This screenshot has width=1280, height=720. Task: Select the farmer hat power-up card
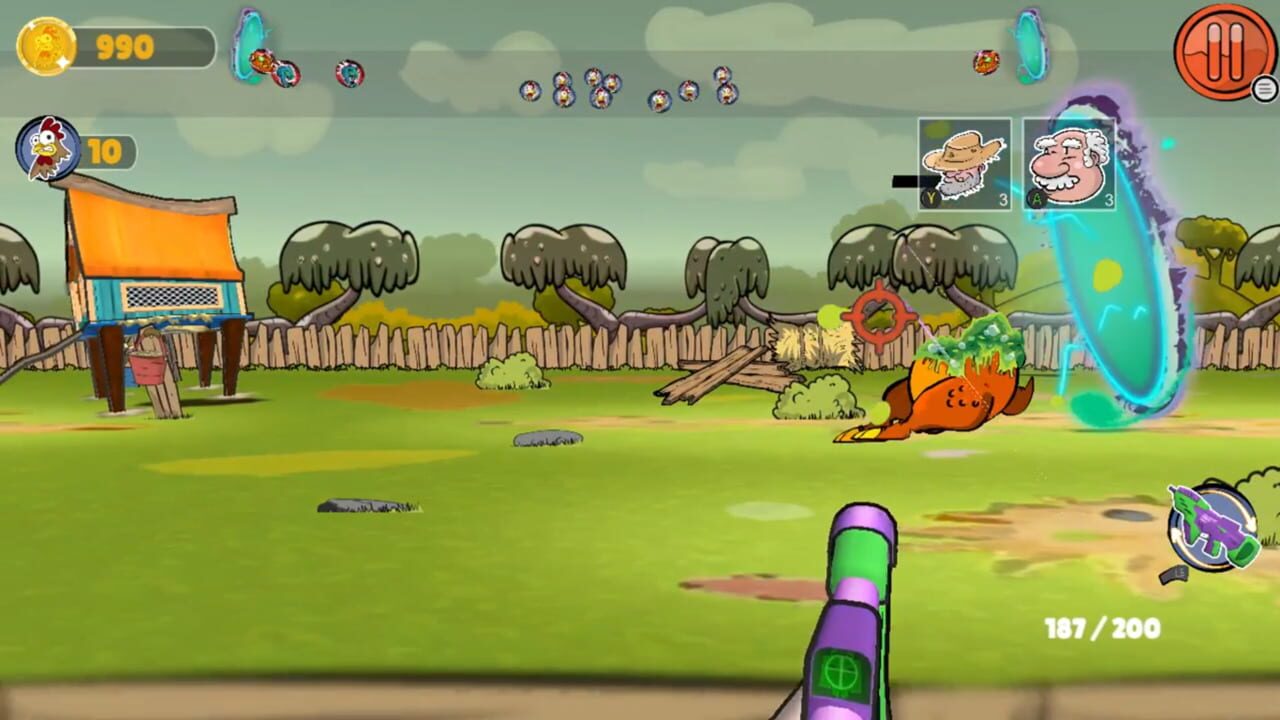[x=966, y=165]
